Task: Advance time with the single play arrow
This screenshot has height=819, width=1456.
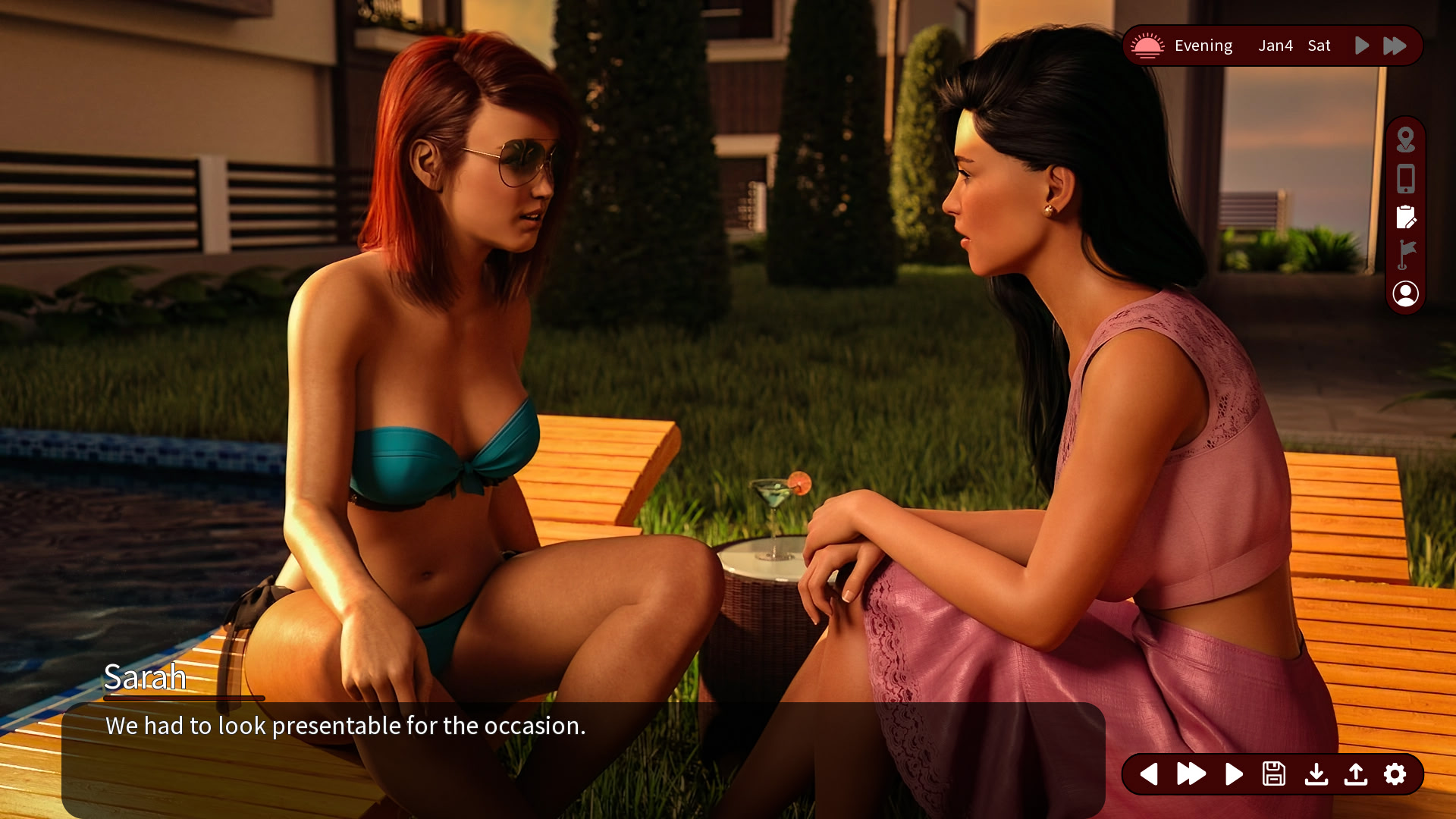Action: tap(1362, 45)
